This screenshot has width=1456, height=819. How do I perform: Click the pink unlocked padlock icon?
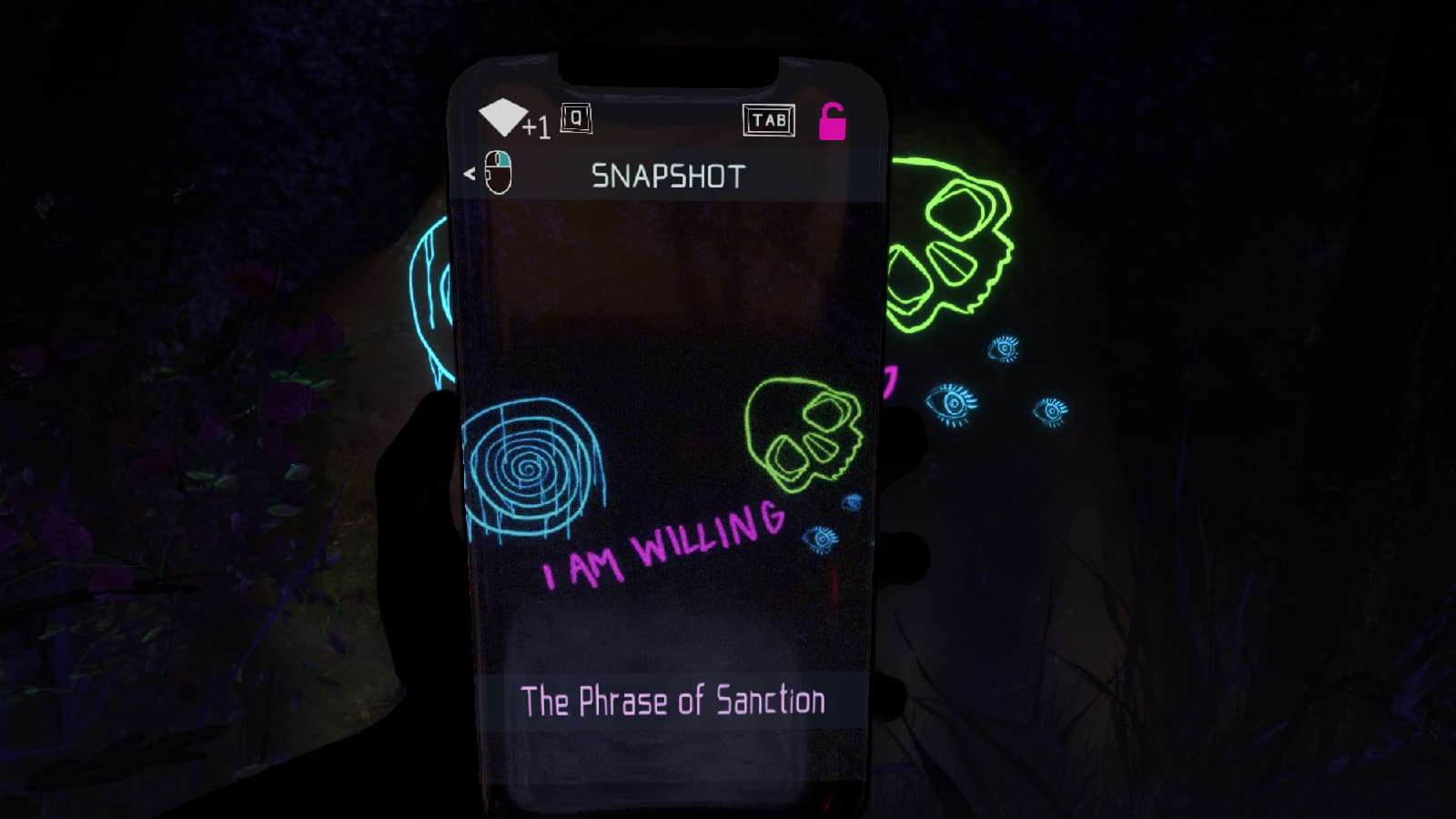pyautogui.click(x=832, y=122)
